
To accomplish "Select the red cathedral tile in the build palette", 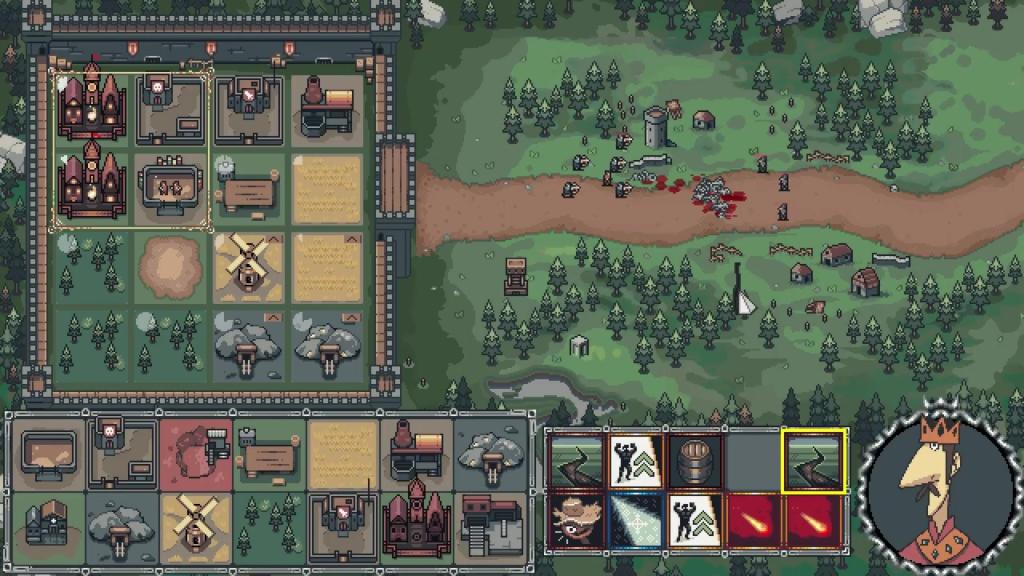I will coord(416,525).
